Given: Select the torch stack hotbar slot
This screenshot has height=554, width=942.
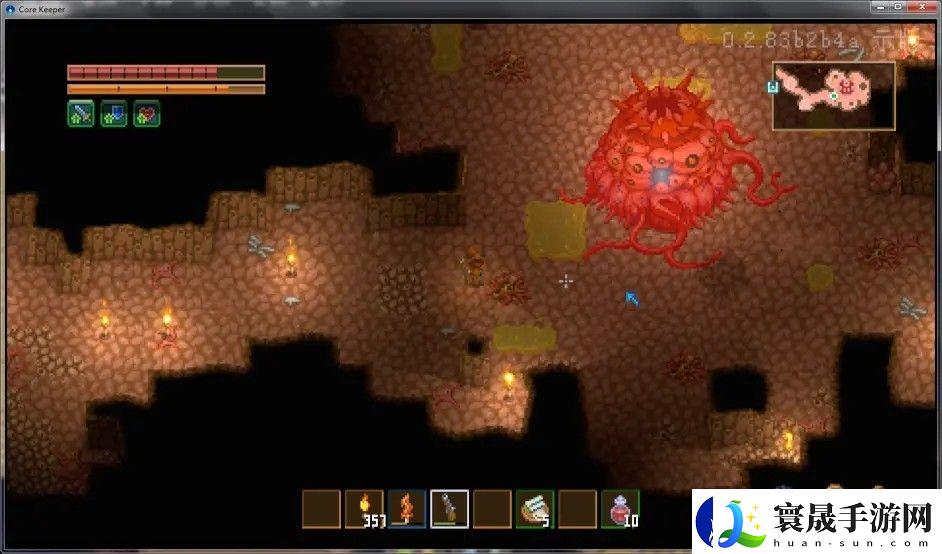Looking at the screenshot, I should tap(364, 509).
